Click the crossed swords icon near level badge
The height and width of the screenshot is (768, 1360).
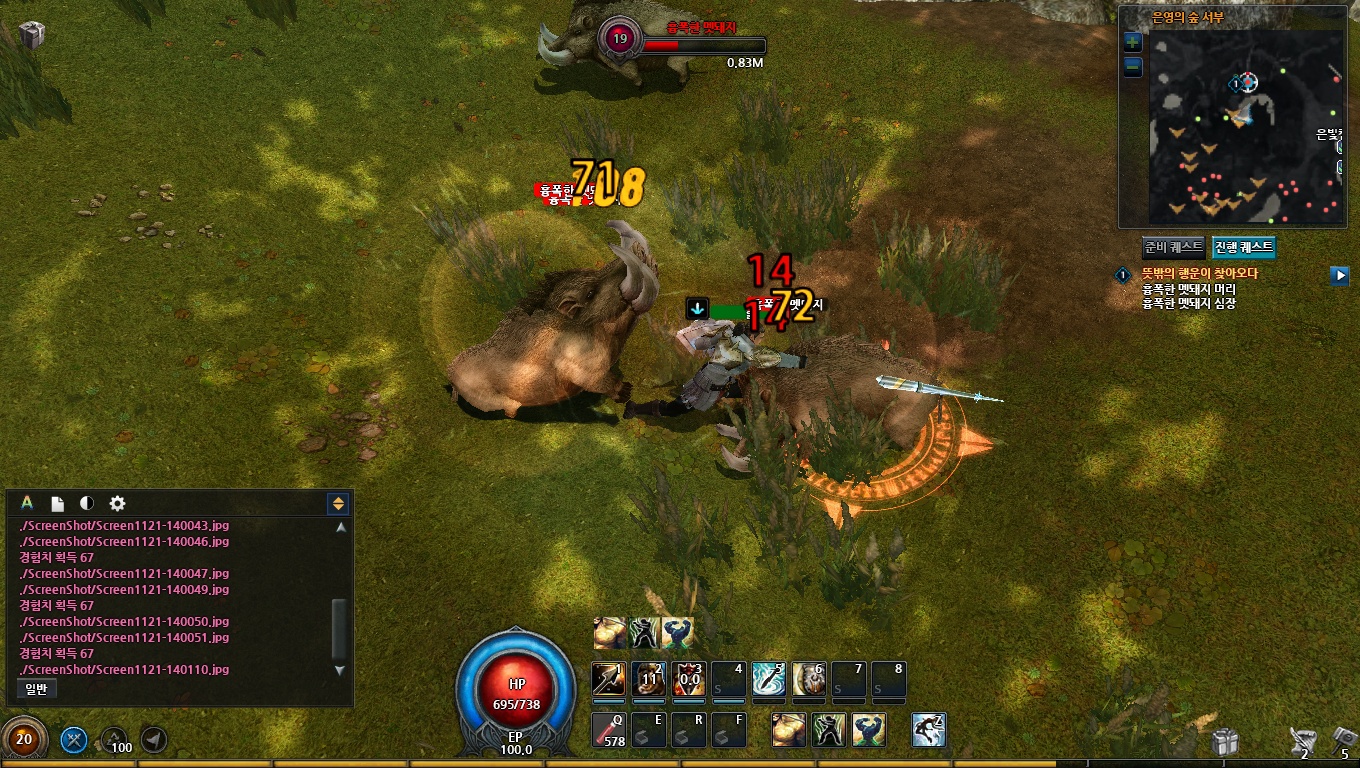coord(74,740)
